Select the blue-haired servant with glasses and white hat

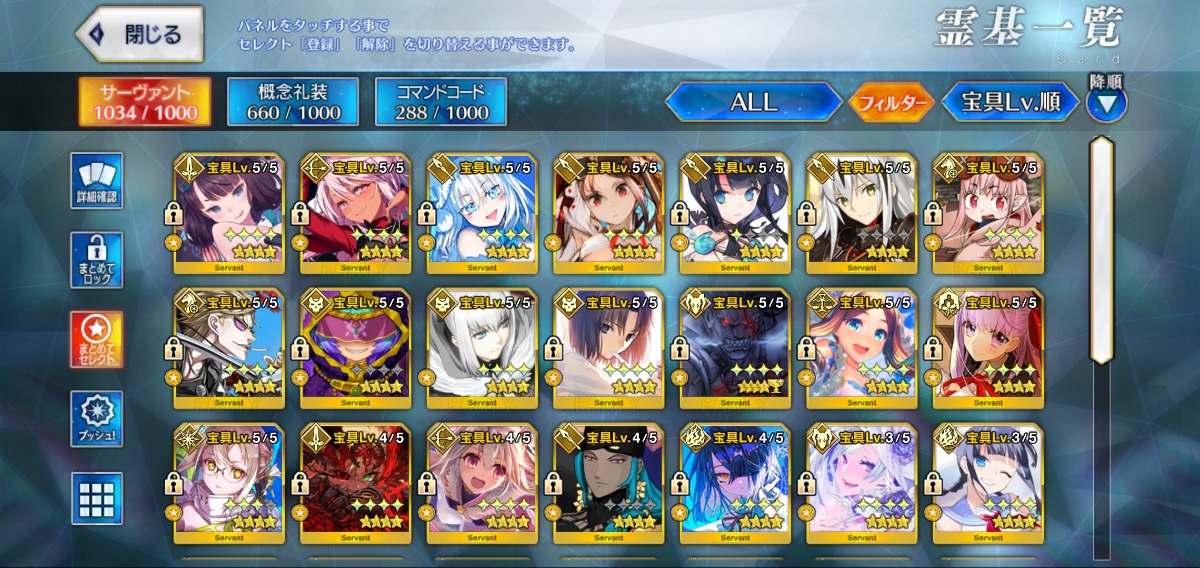(x=479, y=213)
